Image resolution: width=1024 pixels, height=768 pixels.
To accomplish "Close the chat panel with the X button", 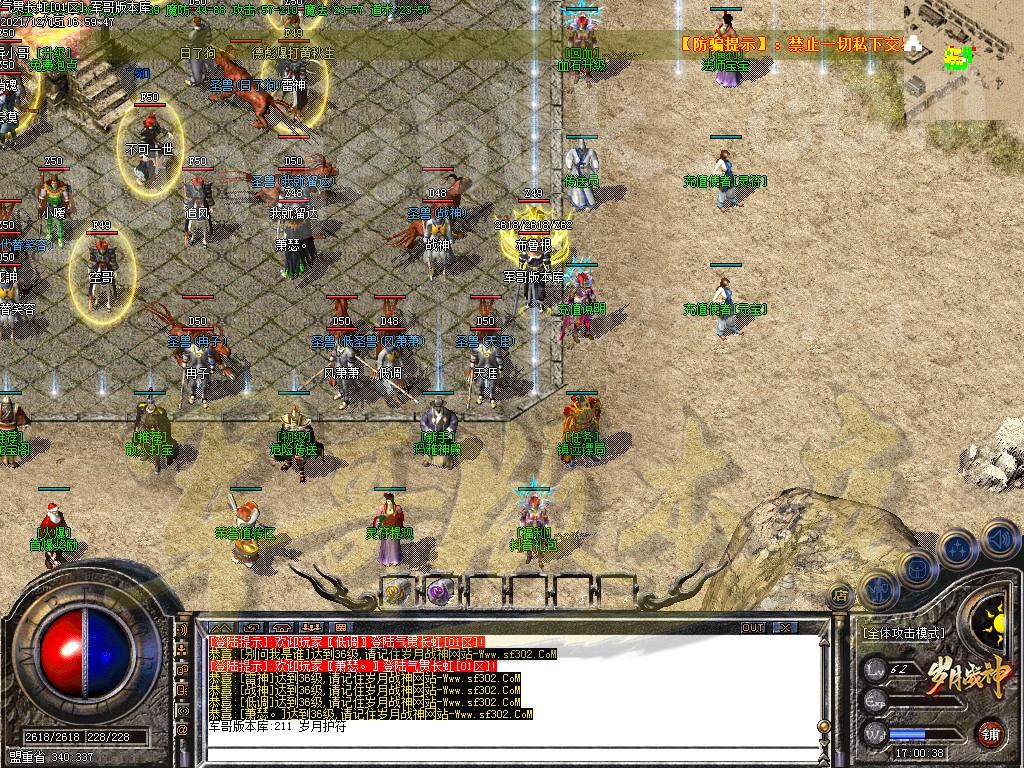I will click(785, 627).
